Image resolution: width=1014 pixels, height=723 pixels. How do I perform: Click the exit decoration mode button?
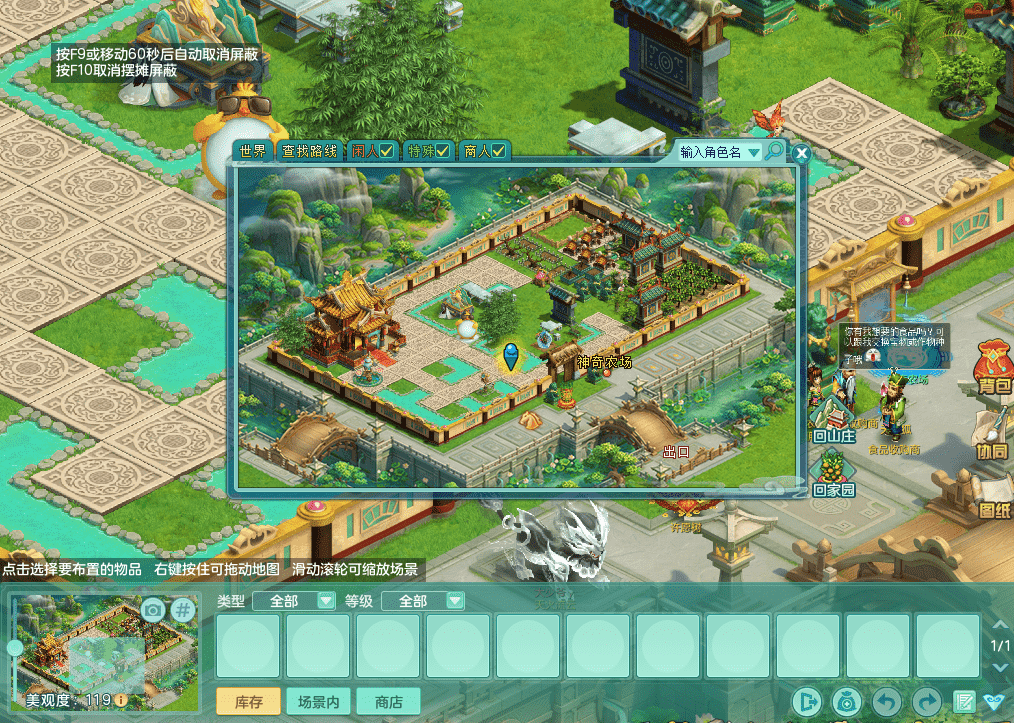click(808, 701)
